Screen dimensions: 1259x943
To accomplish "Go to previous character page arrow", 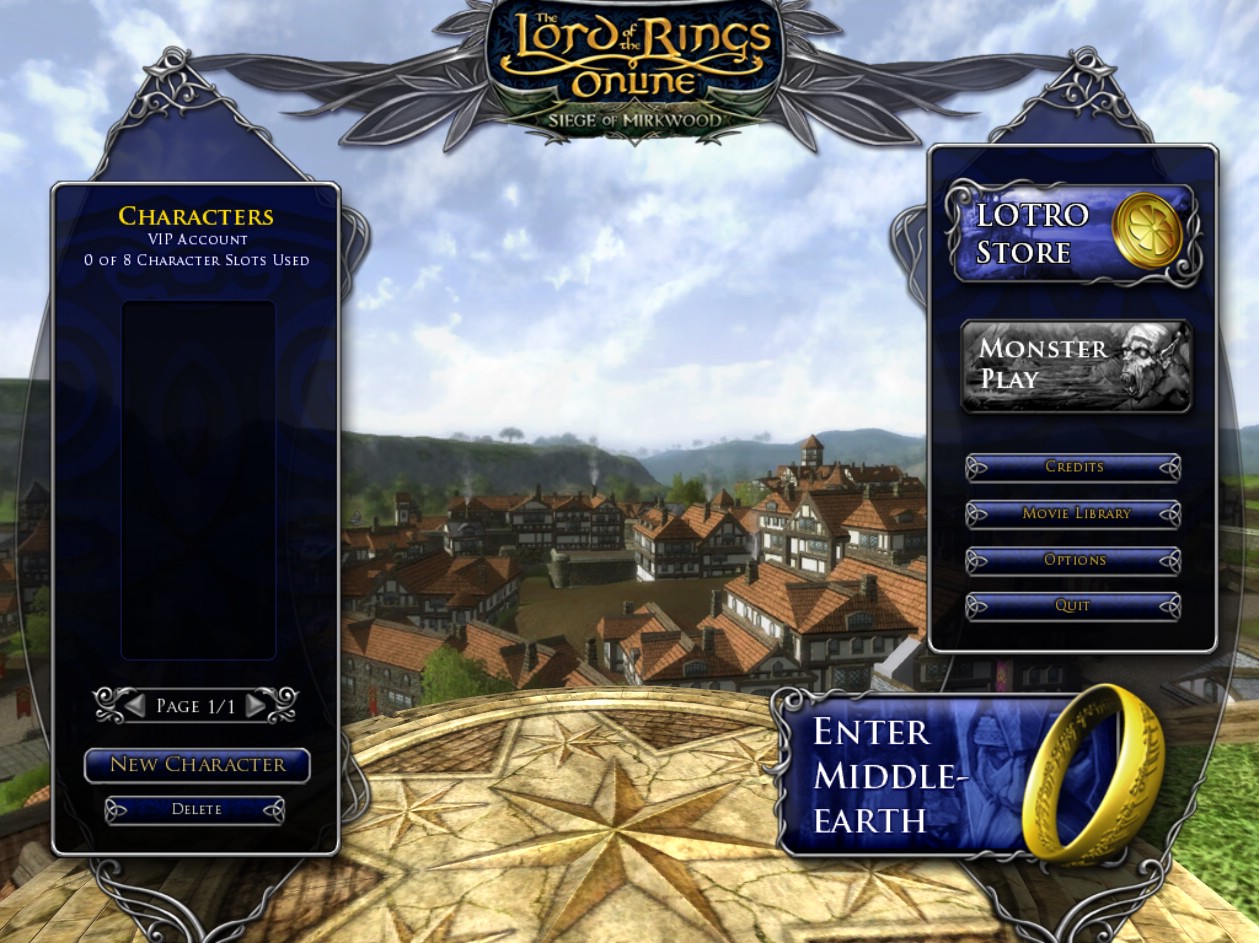I will coord(136,706).
